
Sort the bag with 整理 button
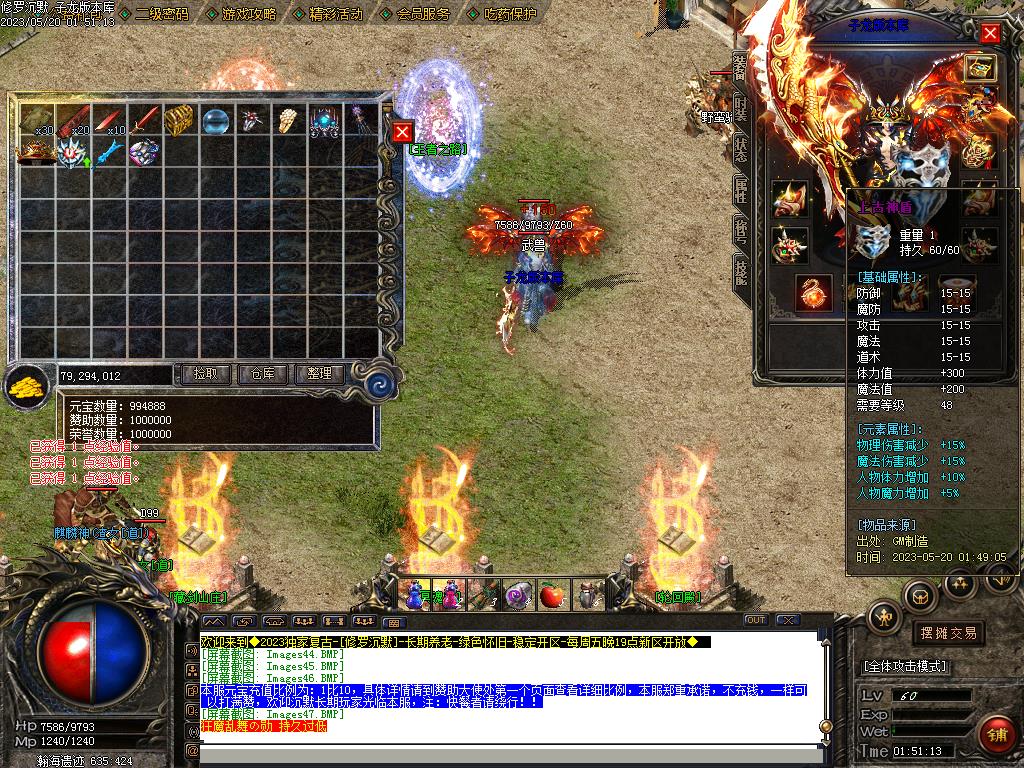[319, 374]
